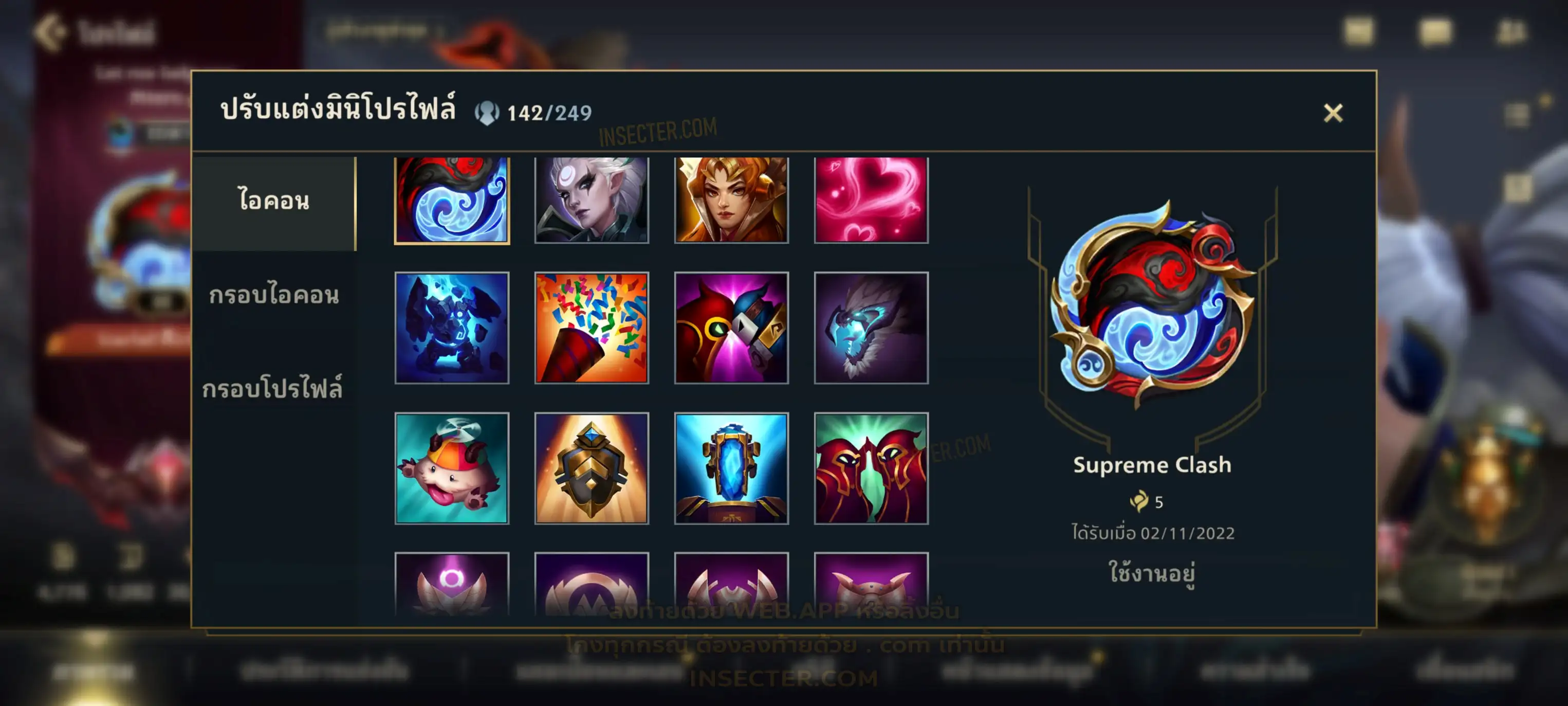Select the pink hearts icon
The height and width of the screenshot is (706, 1568).
point(871,200)
